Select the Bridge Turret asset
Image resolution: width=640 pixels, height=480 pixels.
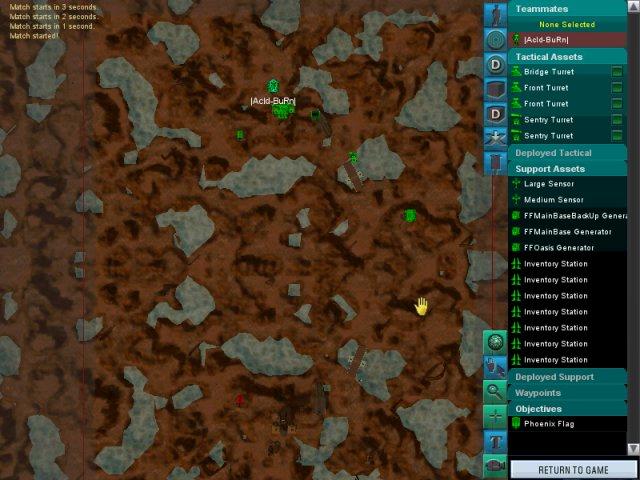(549, 72)
